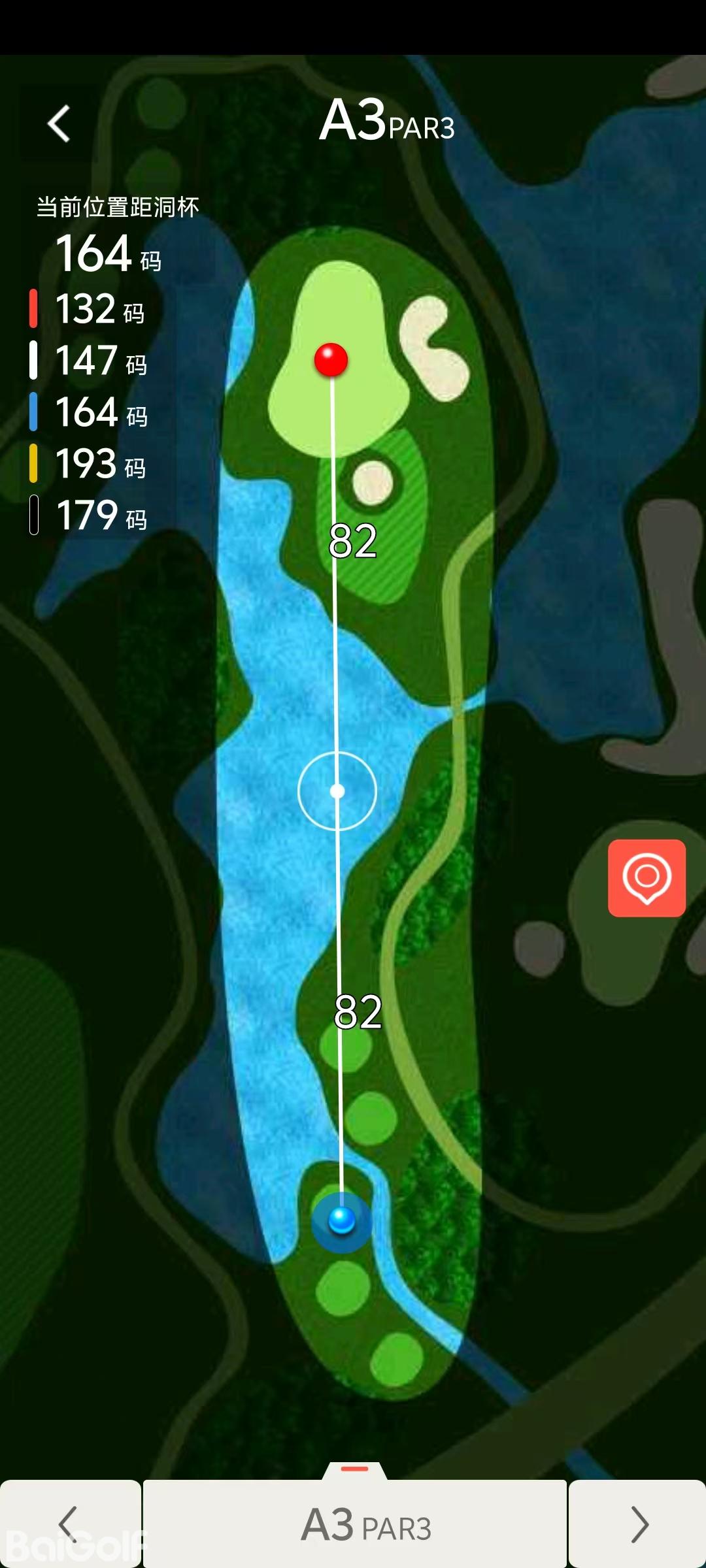
Task: Tap the red location pin button
Action: coord(647,877)
